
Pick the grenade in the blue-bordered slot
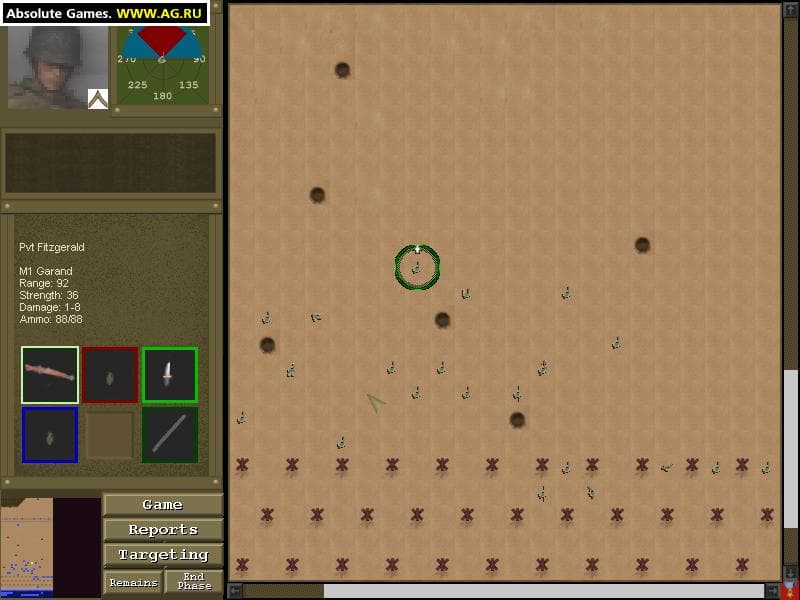pos(50,435)
